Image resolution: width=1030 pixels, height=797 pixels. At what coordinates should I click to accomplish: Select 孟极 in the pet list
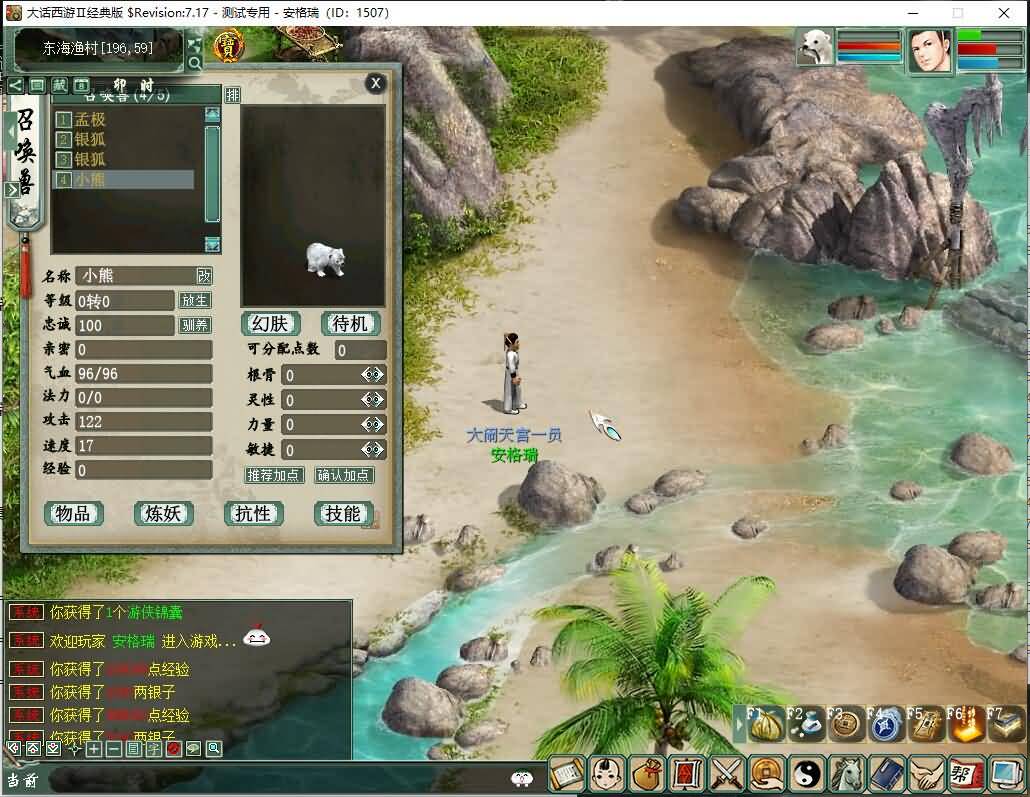coord(90,120)
